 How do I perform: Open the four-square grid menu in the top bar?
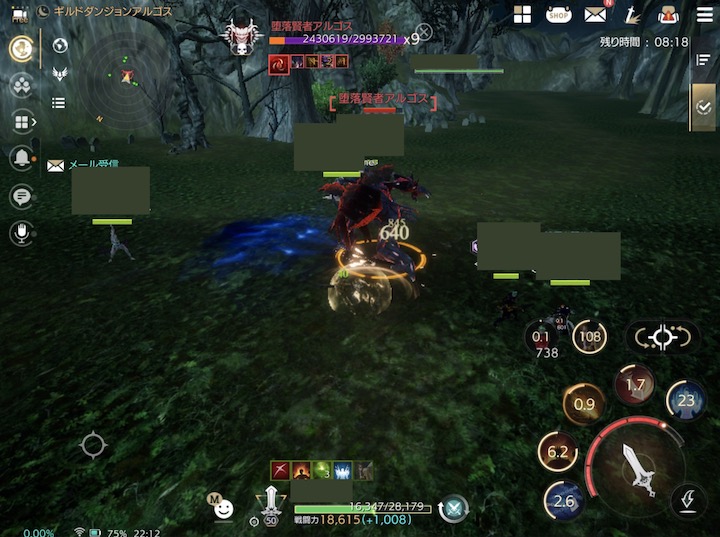point(522,14)
